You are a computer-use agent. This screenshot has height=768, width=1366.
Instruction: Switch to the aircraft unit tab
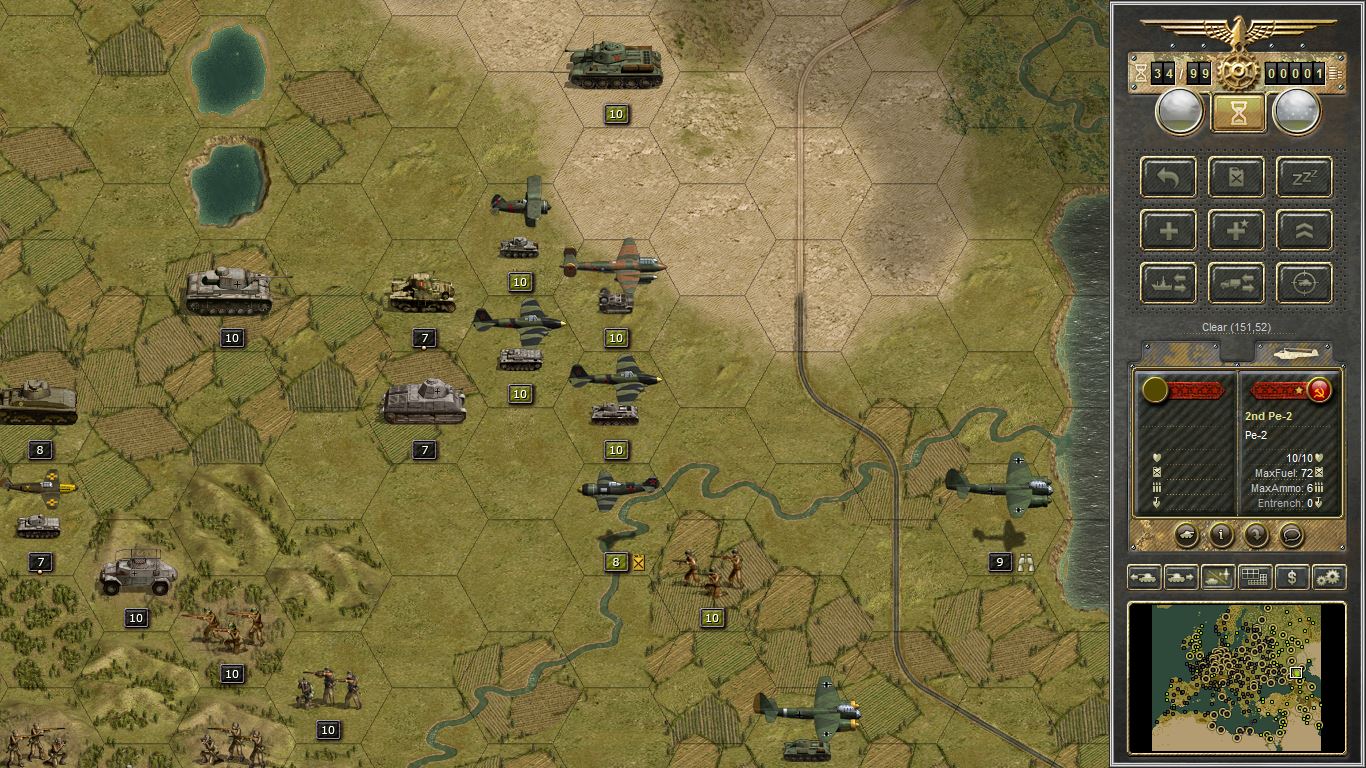1295,353
